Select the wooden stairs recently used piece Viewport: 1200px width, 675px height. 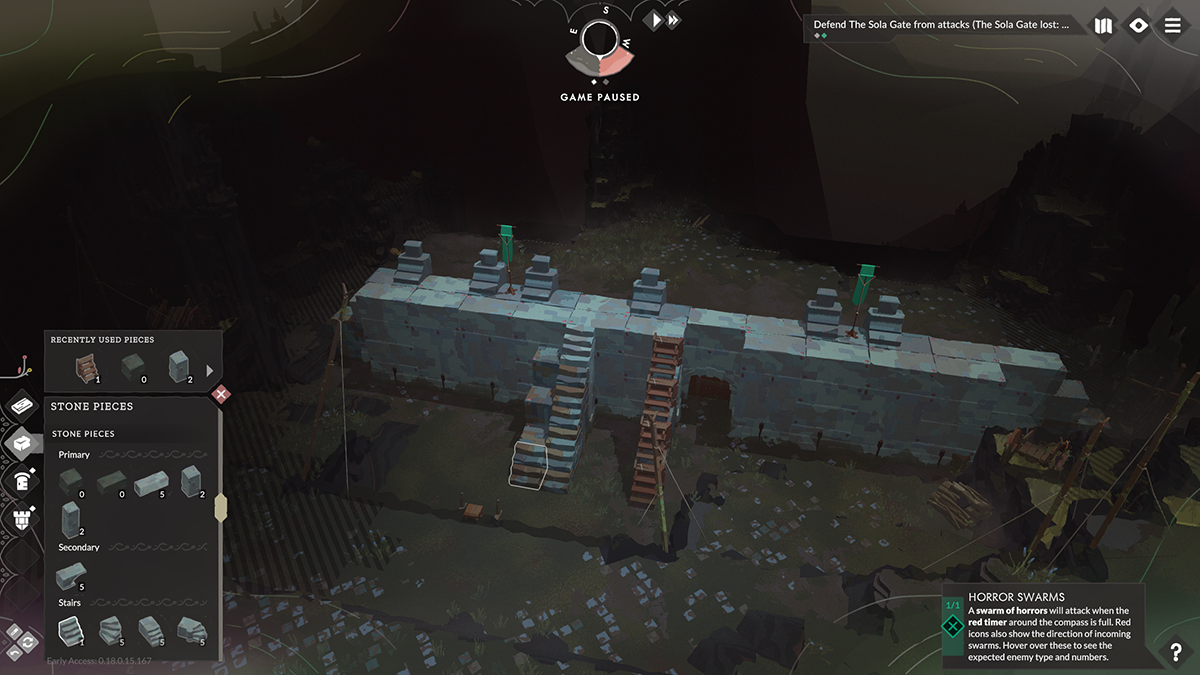click(88, 368)
